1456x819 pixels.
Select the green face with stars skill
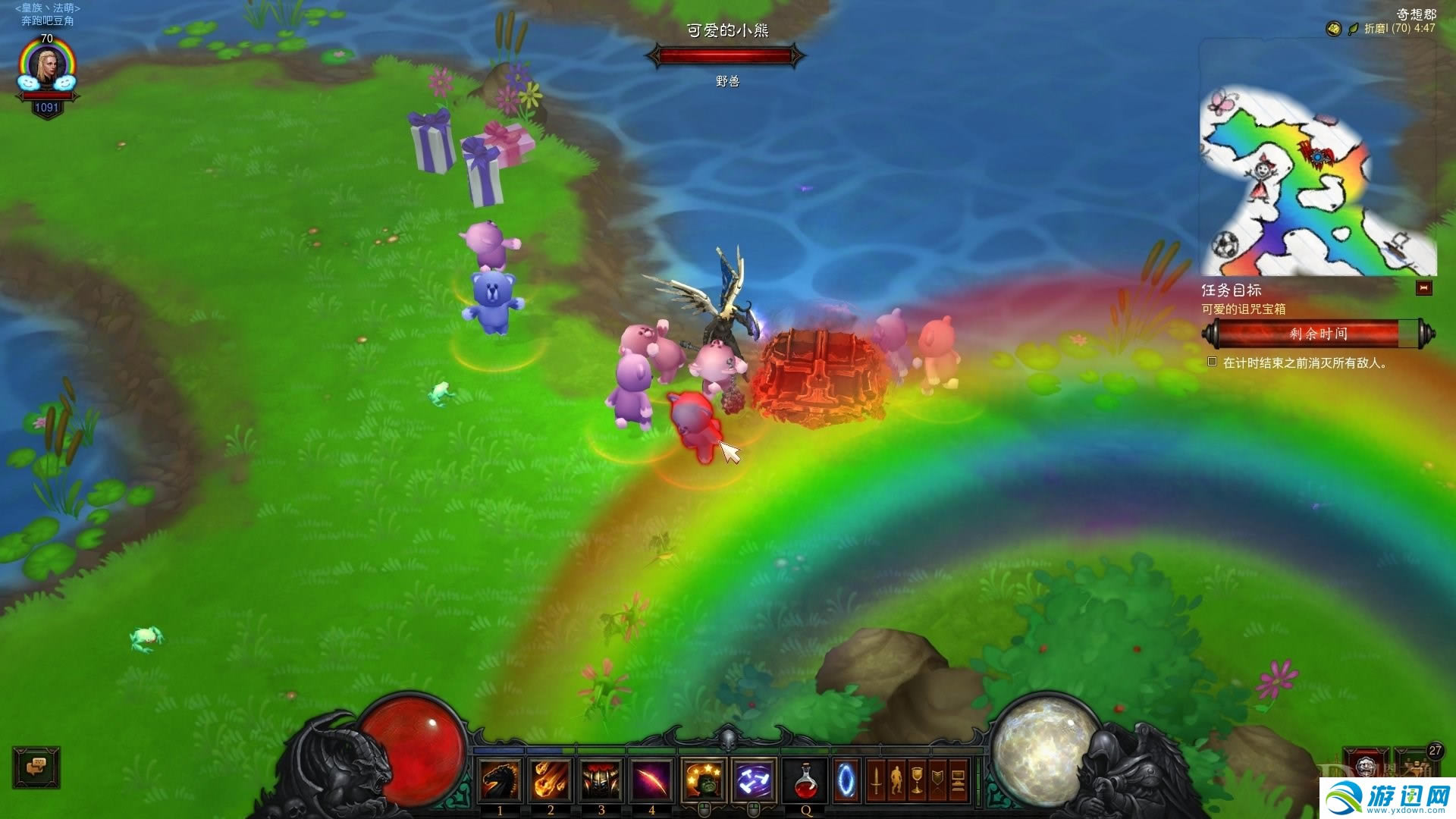[703, 780]
